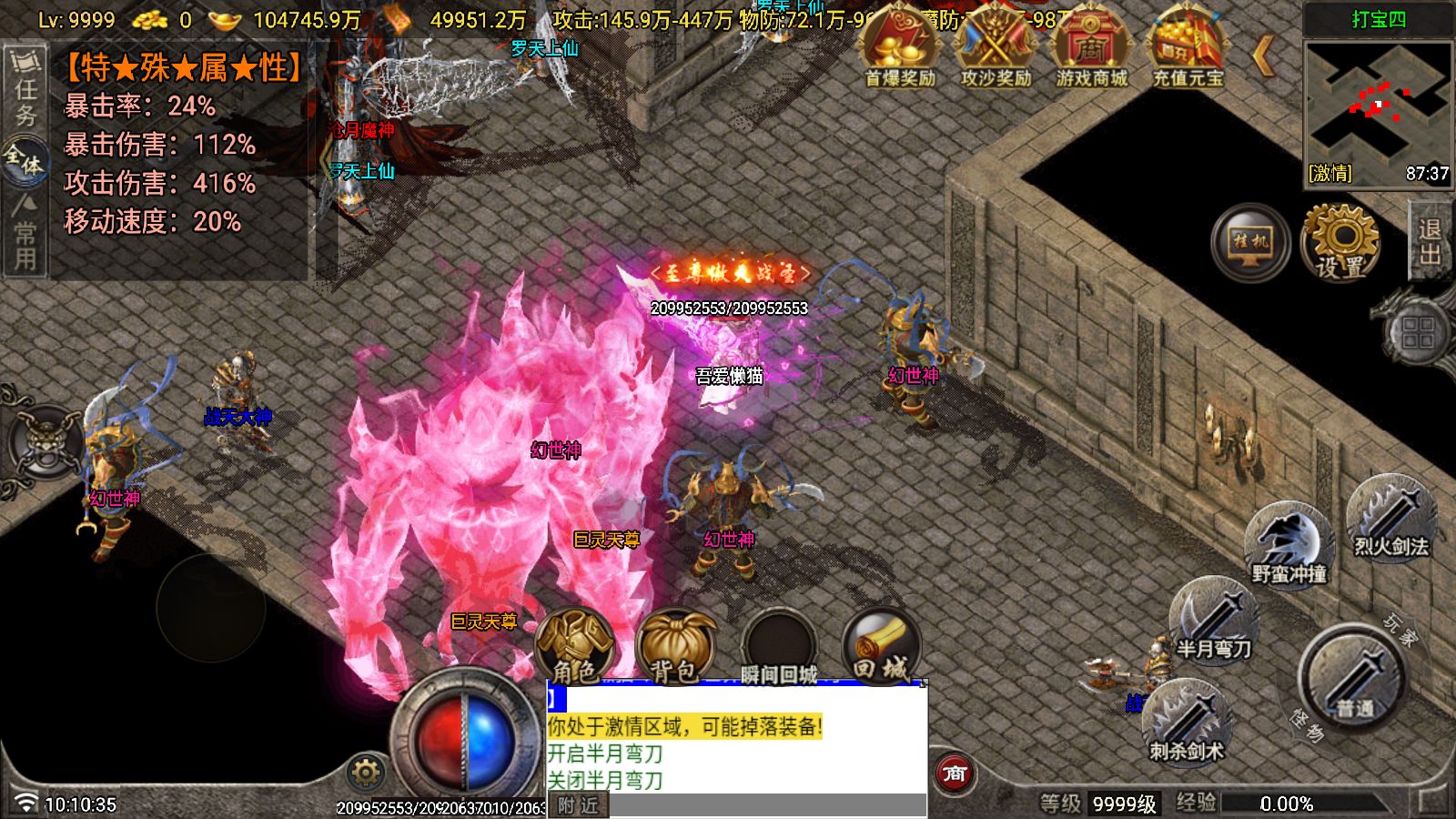Toggle 挂机 auto-battle button
This screenshot has height=819, width=1456.
tap(1250, 242)
